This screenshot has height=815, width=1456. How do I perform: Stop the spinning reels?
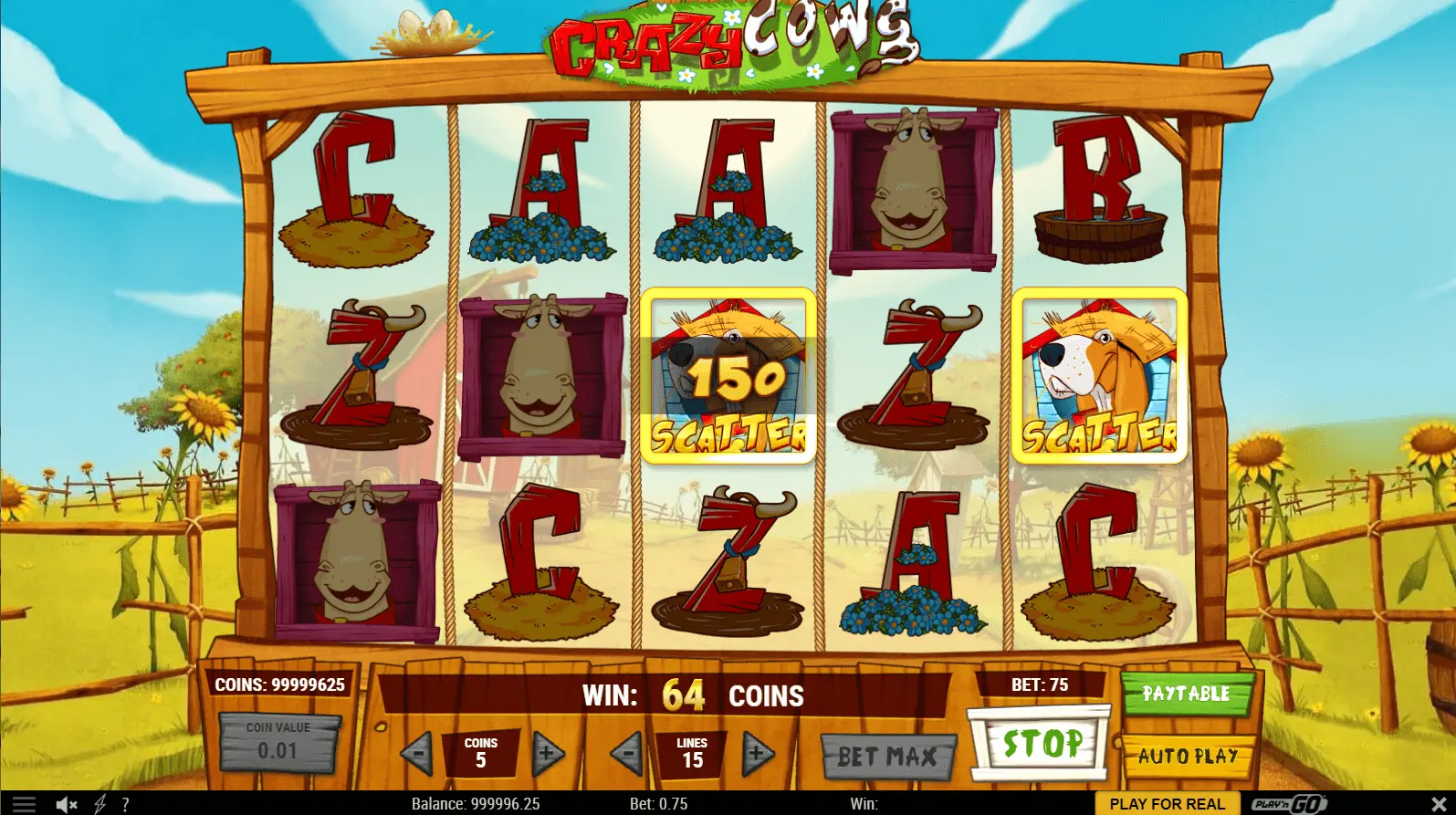click(1042, 744)
